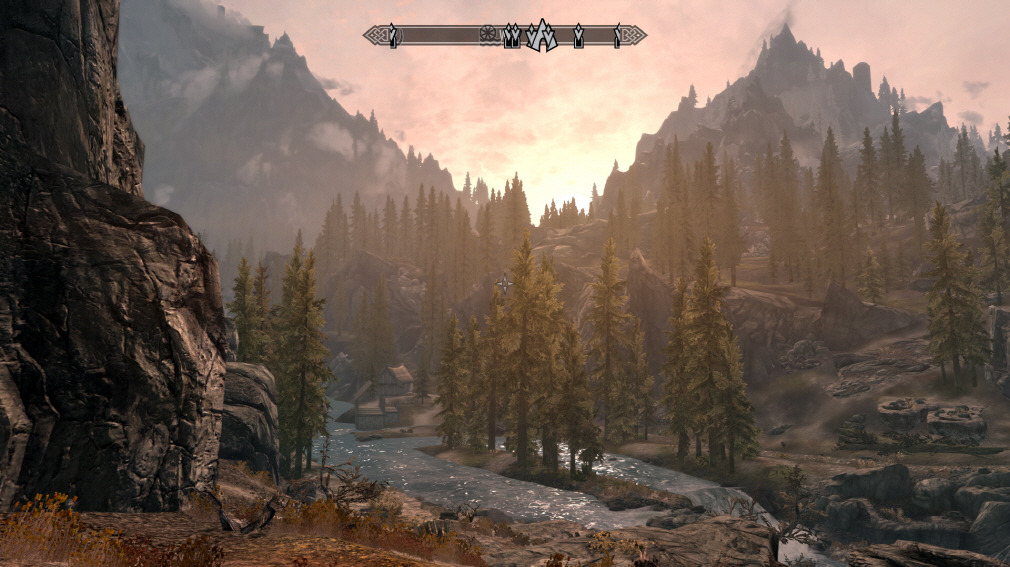1010x567 pixels.
Task: Click the large mountain-peak marker on the compass
Action: 541,36
